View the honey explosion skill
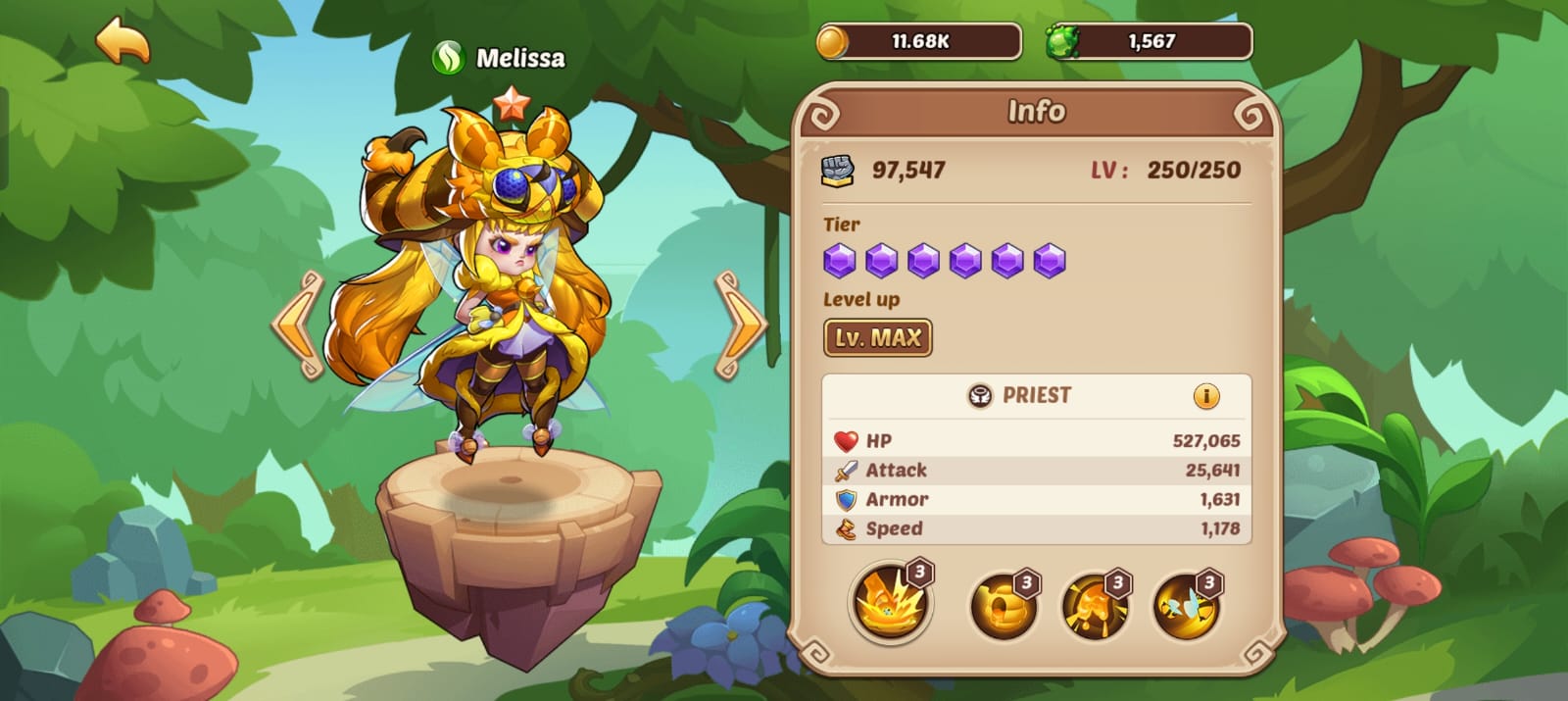Image resolution: width=1568 pixels, height=701 pixels. [x=890, y=602]
